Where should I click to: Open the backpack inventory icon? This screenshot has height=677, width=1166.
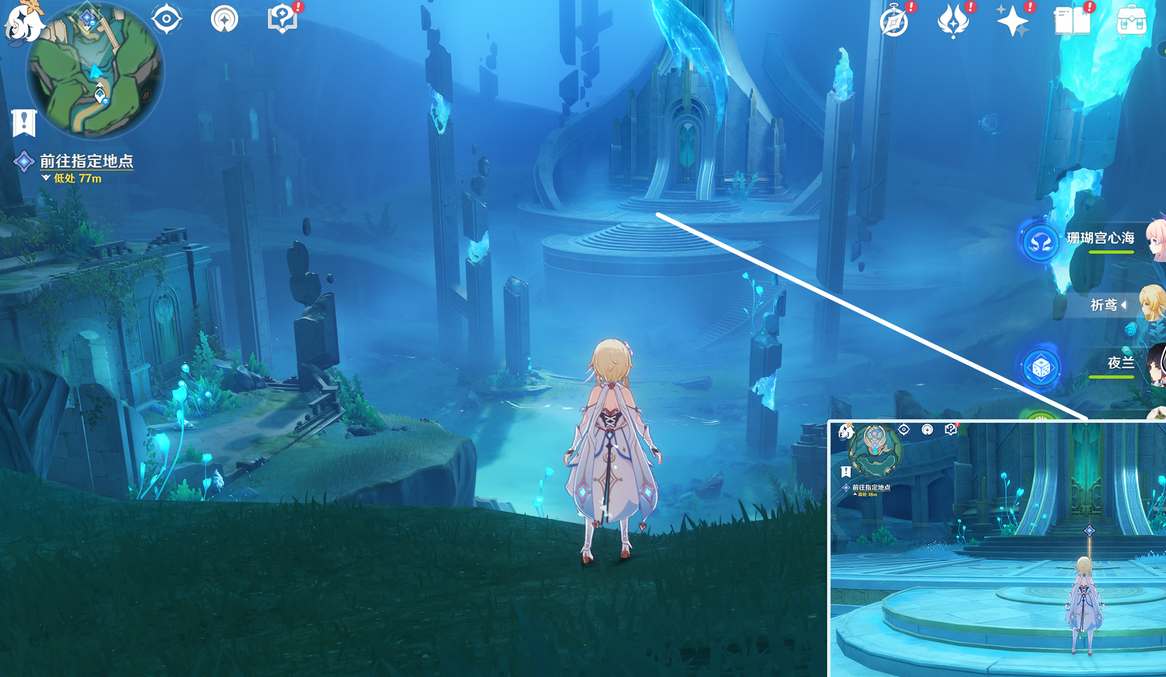[x=1132, y=21]
